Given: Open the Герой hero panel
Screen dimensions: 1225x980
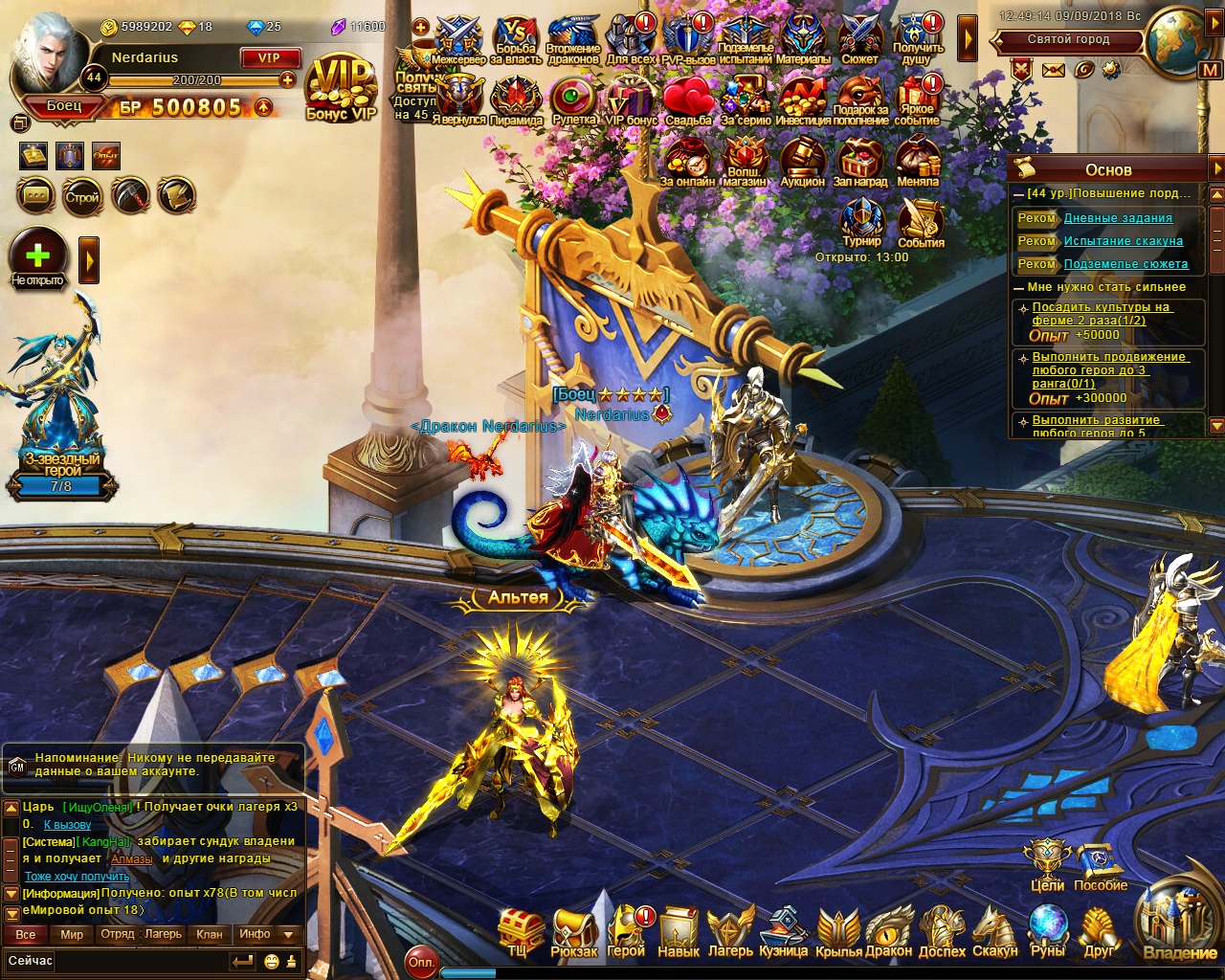Looking at the screenshot, I should (x=626, y=930).
